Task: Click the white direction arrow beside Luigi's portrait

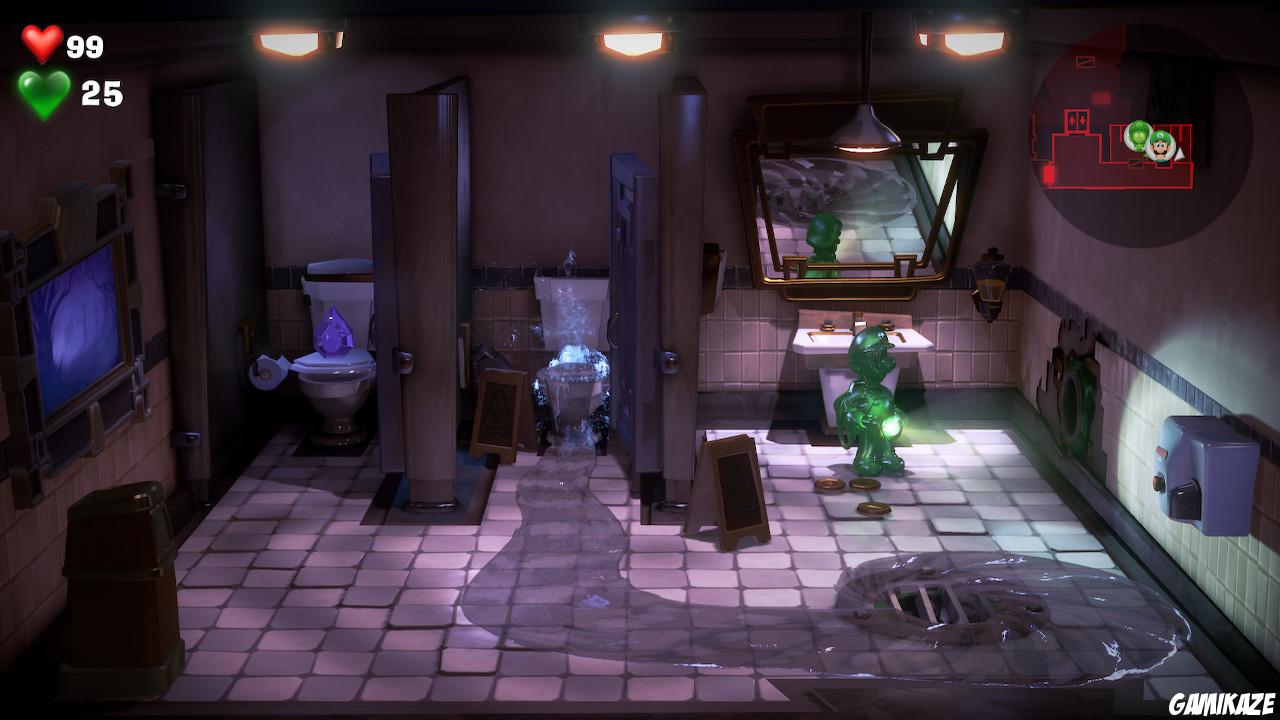Action: click(x=1179, y=155)
